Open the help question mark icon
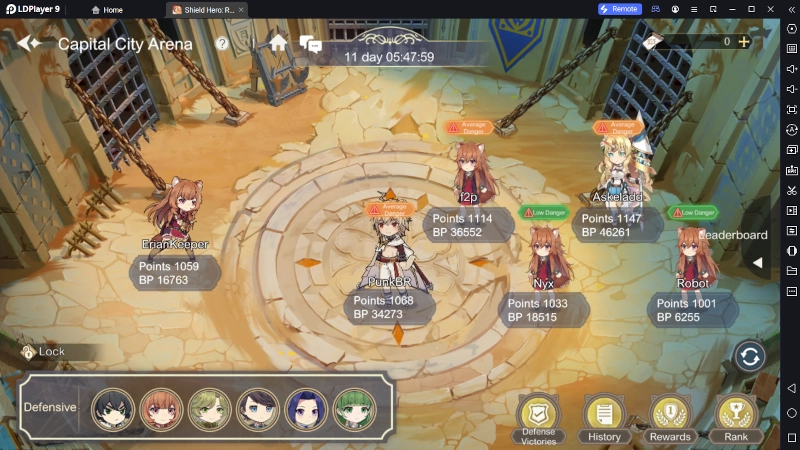This screenshot has height=450, width=800. click(222, 43)
